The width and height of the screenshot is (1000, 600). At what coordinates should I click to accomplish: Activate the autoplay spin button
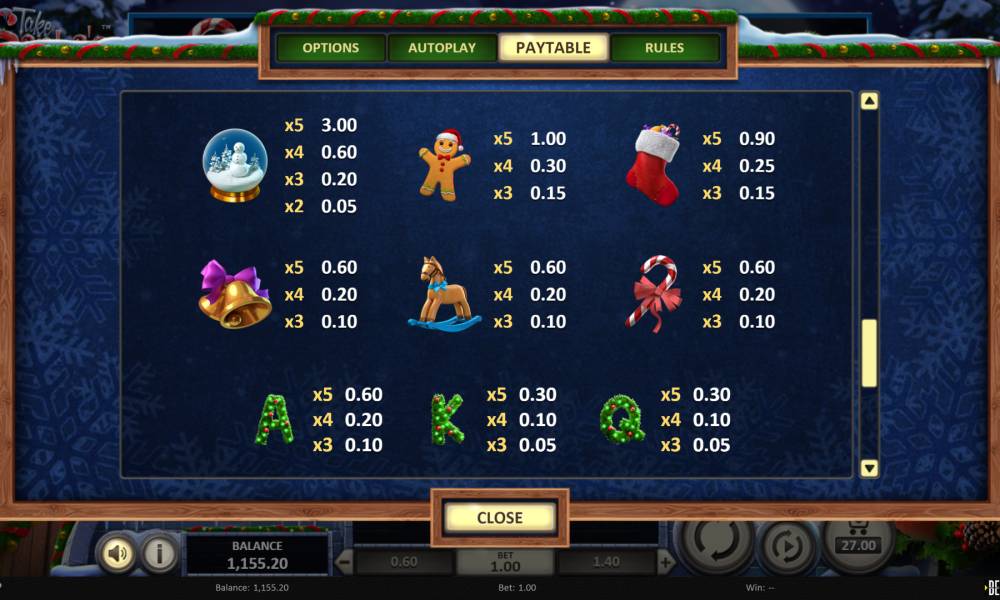[787, 547]
